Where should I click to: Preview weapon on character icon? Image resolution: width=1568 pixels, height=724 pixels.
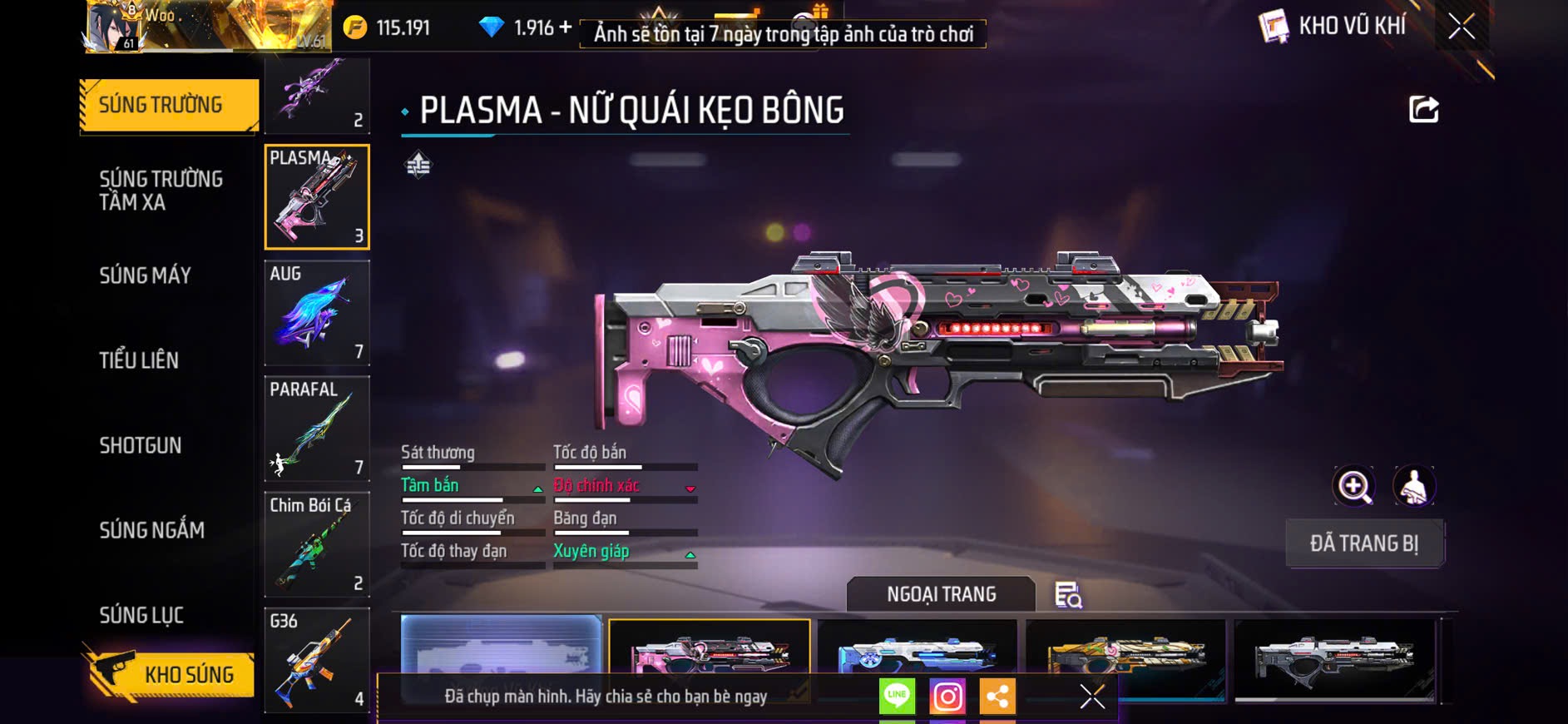click(1414, 487)
